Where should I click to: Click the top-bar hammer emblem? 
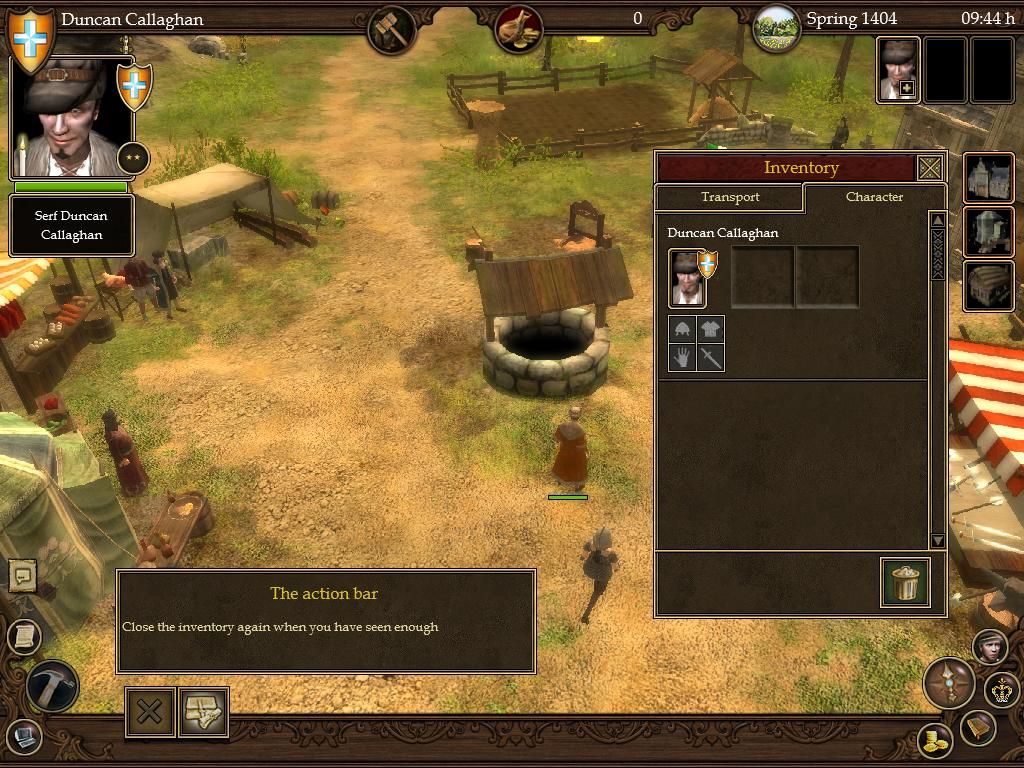click(392, 29)
